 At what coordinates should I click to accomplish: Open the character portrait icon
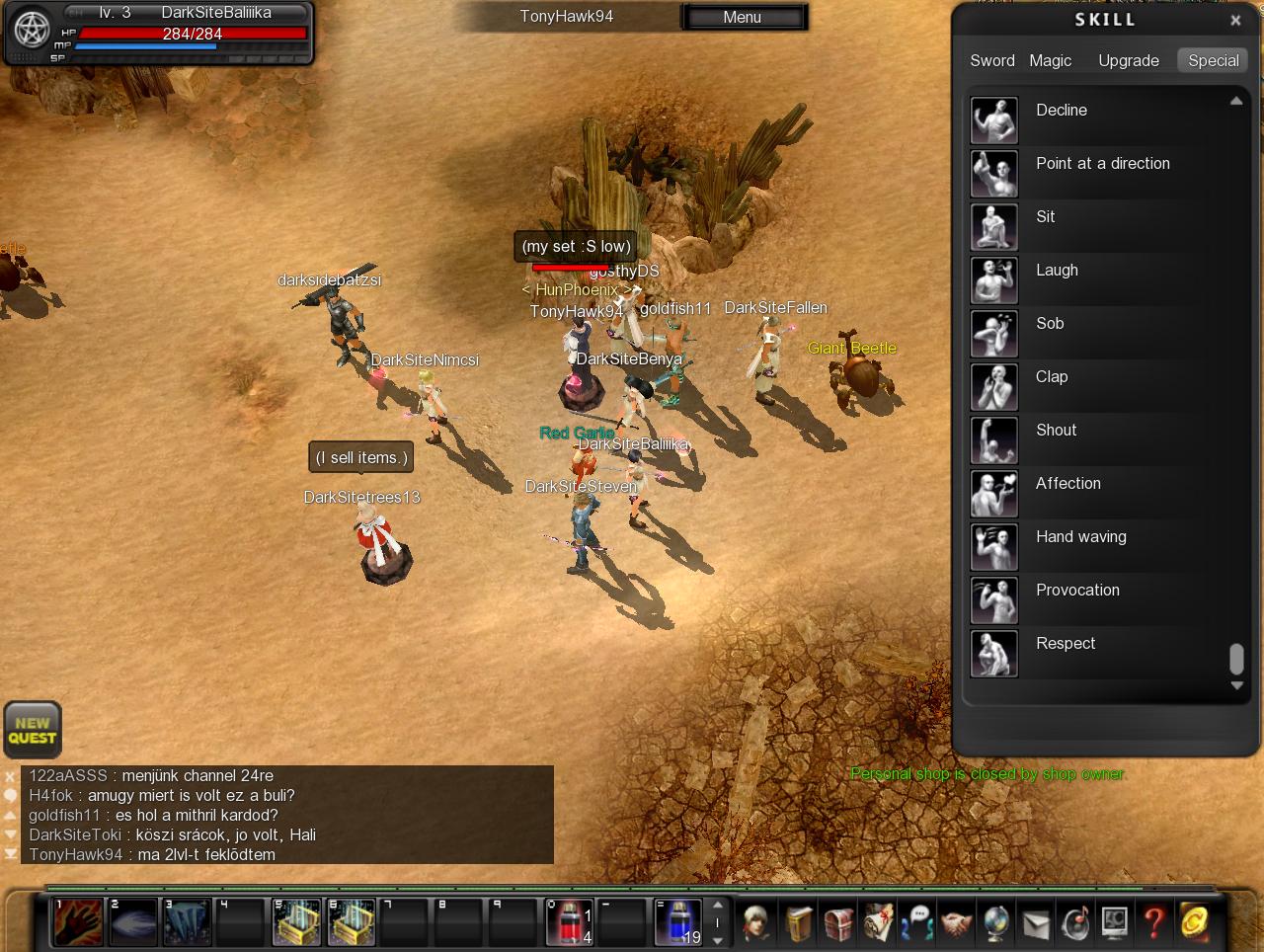pyautogui.click(x=757, y=922)
